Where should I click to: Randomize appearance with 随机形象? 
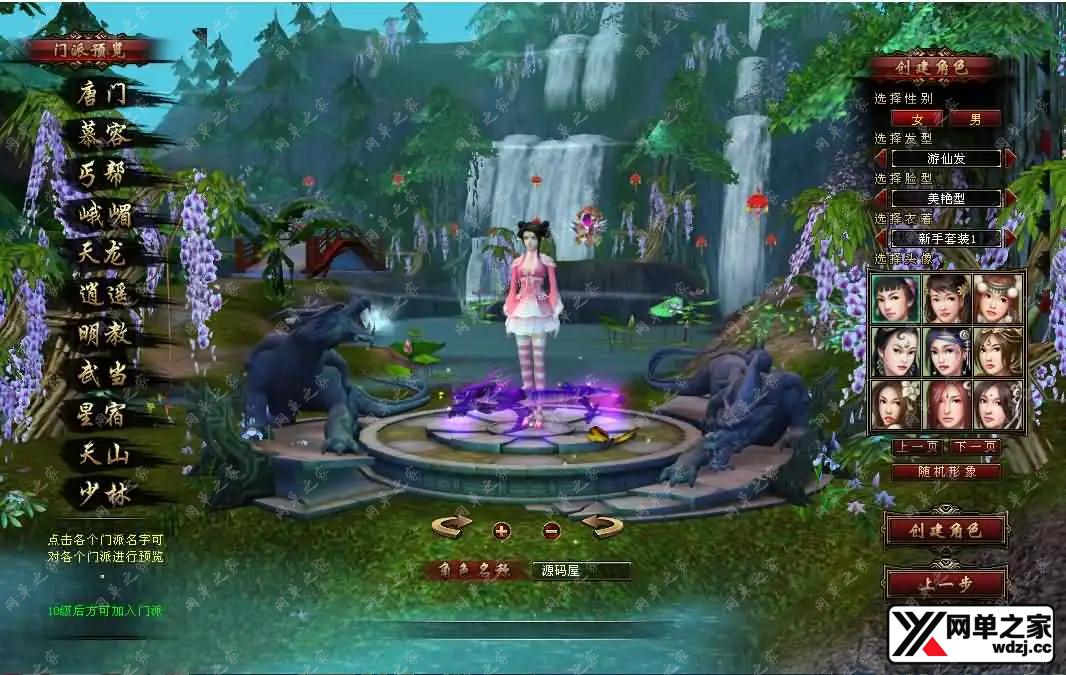[x=945, y=471]
